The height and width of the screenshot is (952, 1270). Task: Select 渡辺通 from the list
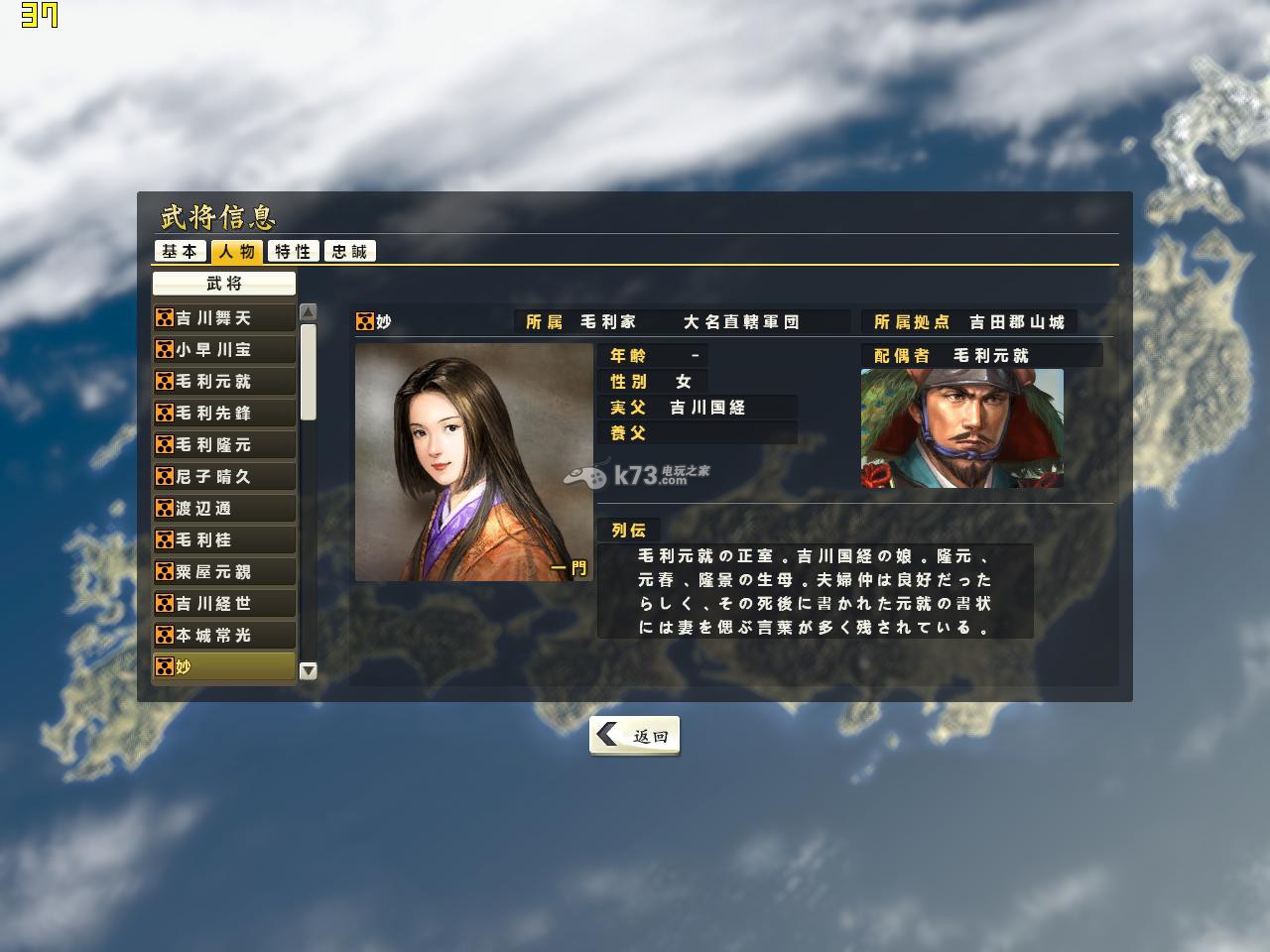point(224,509)
